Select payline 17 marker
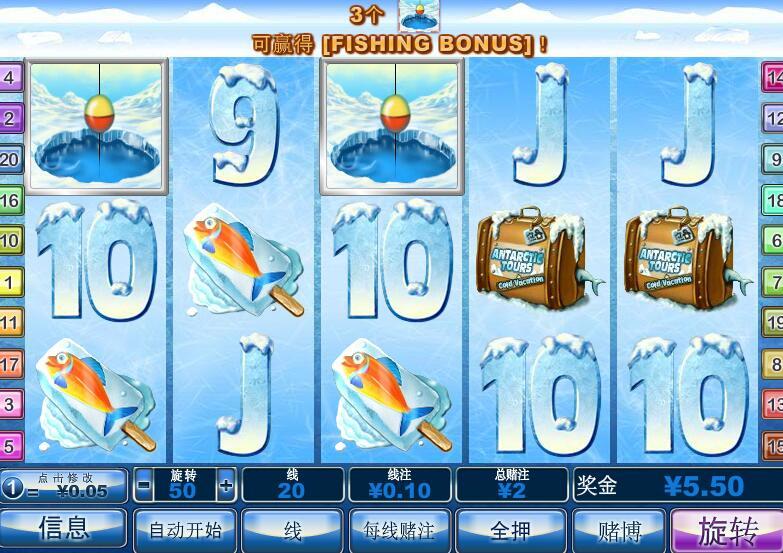The width and height of the screenshot is (783, 553). tap(10, 364)
